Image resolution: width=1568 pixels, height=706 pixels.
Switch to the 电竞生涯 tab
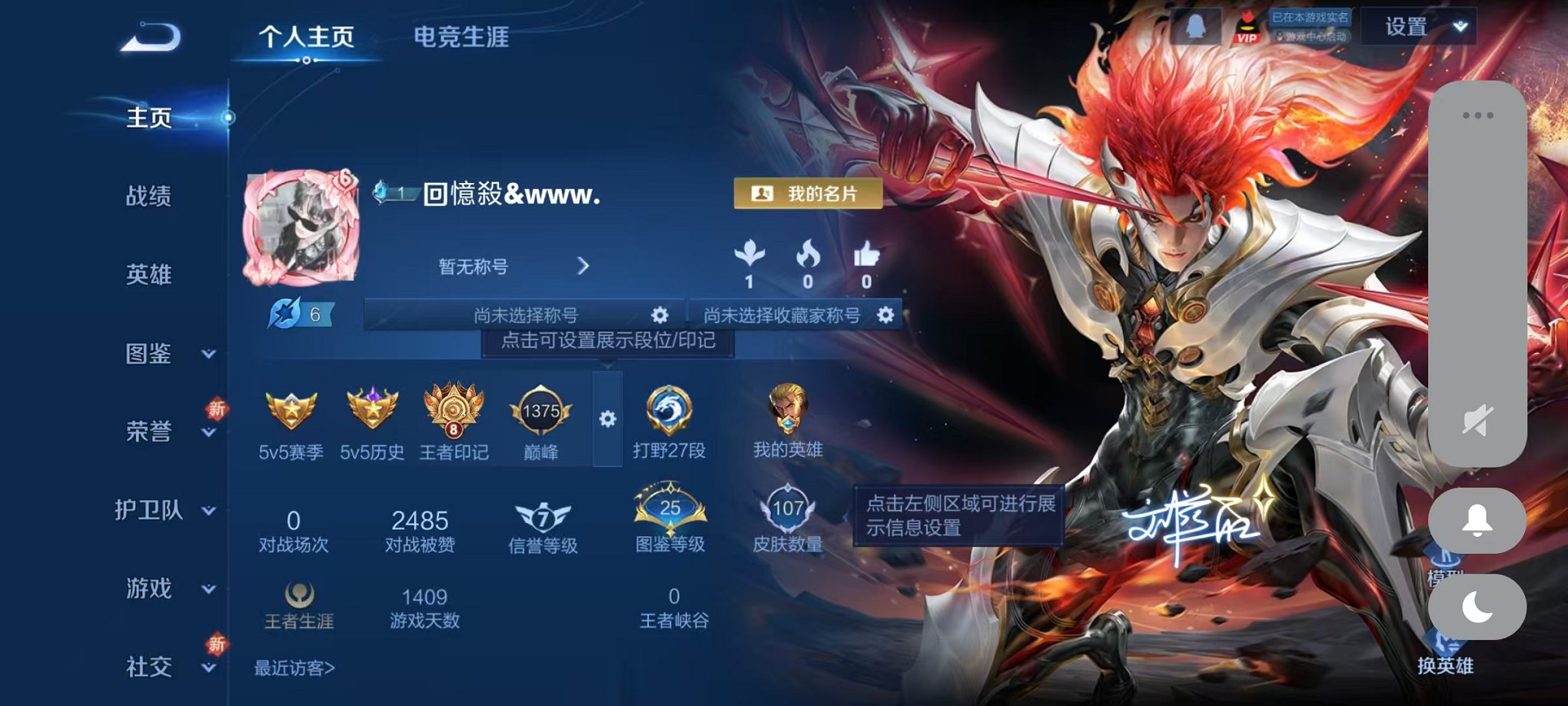(461, 38)
